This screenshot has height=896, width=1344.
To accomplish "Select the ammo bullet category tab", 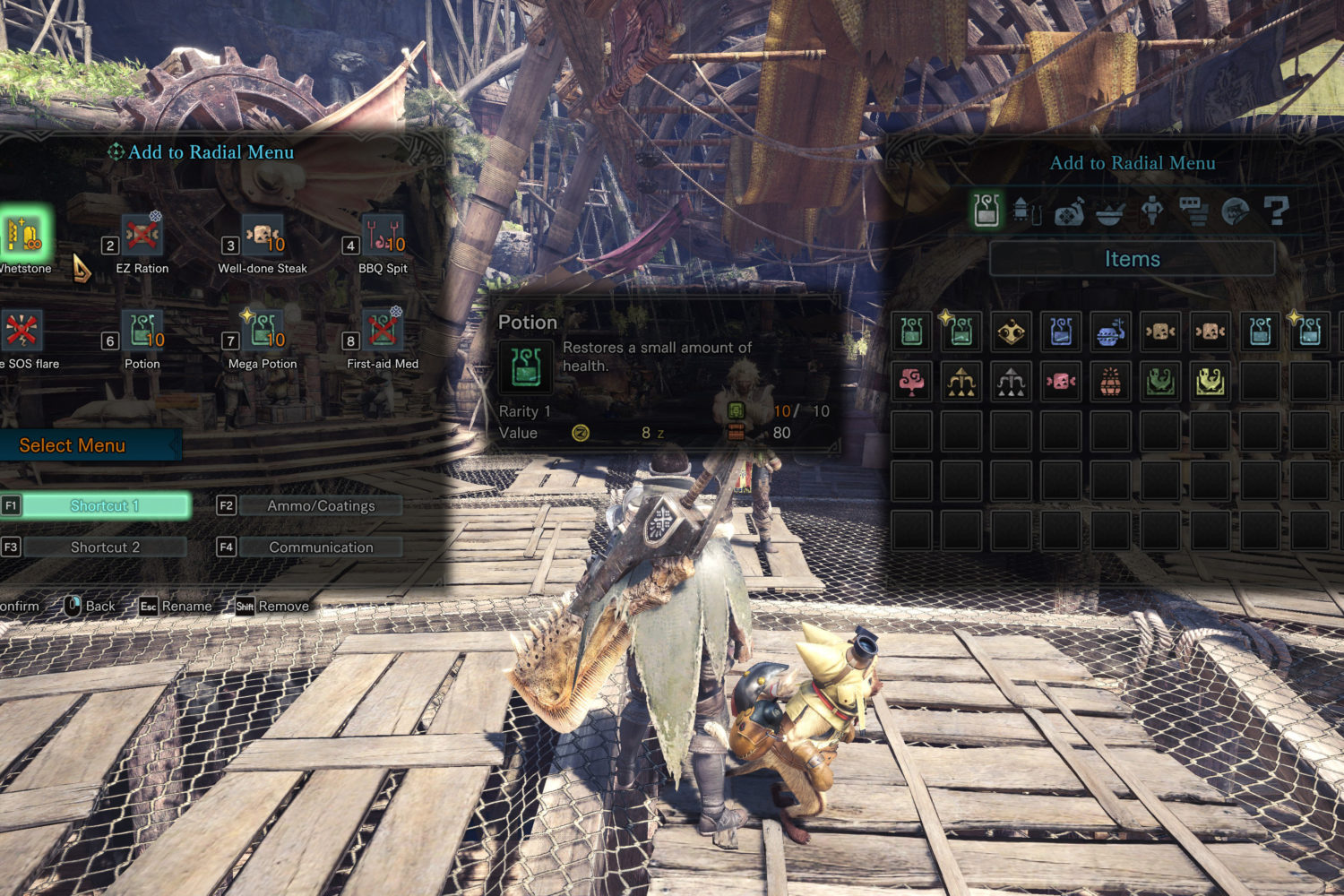I will tap(1027, 211).
